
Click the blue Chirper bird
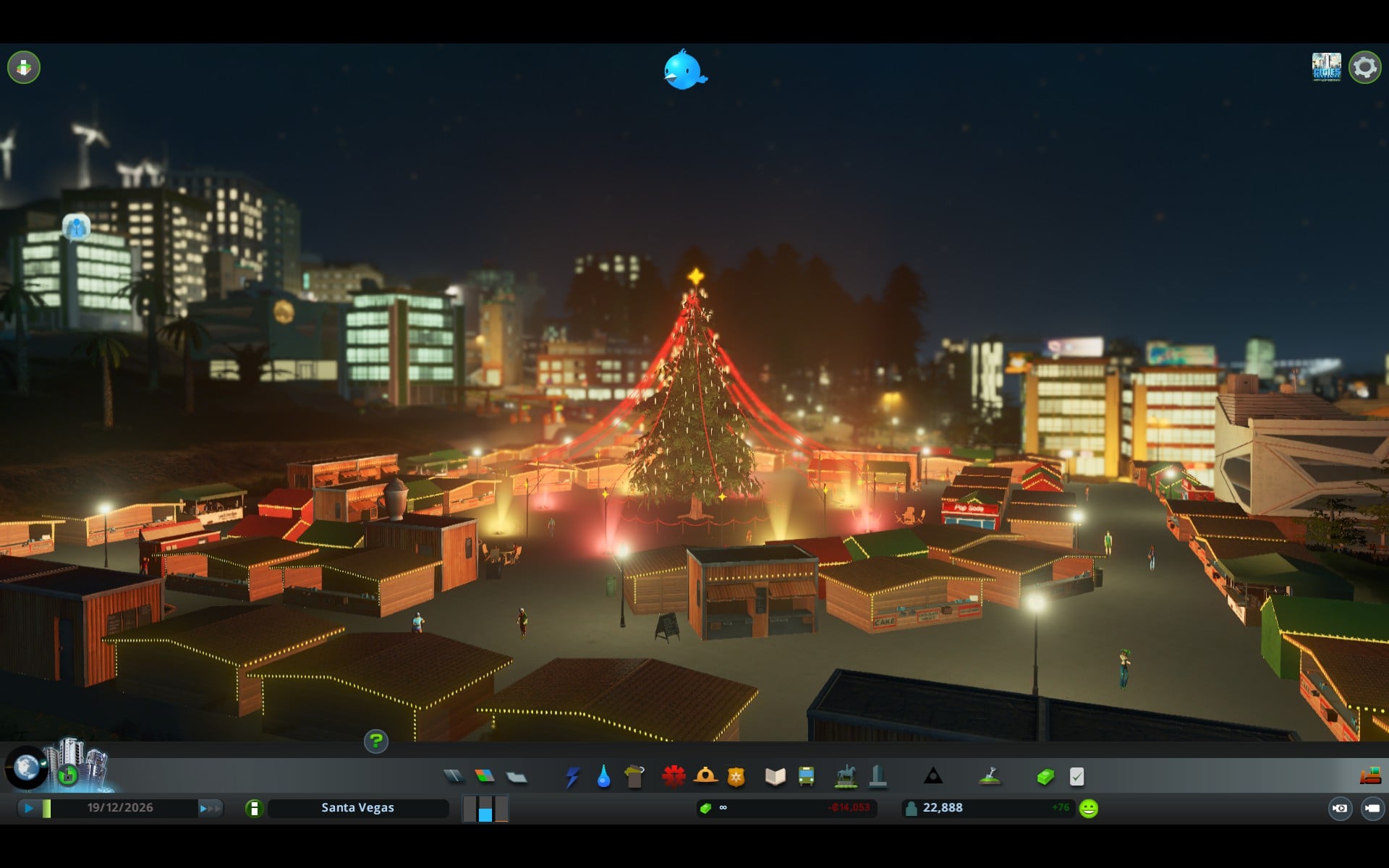(684, 70)
